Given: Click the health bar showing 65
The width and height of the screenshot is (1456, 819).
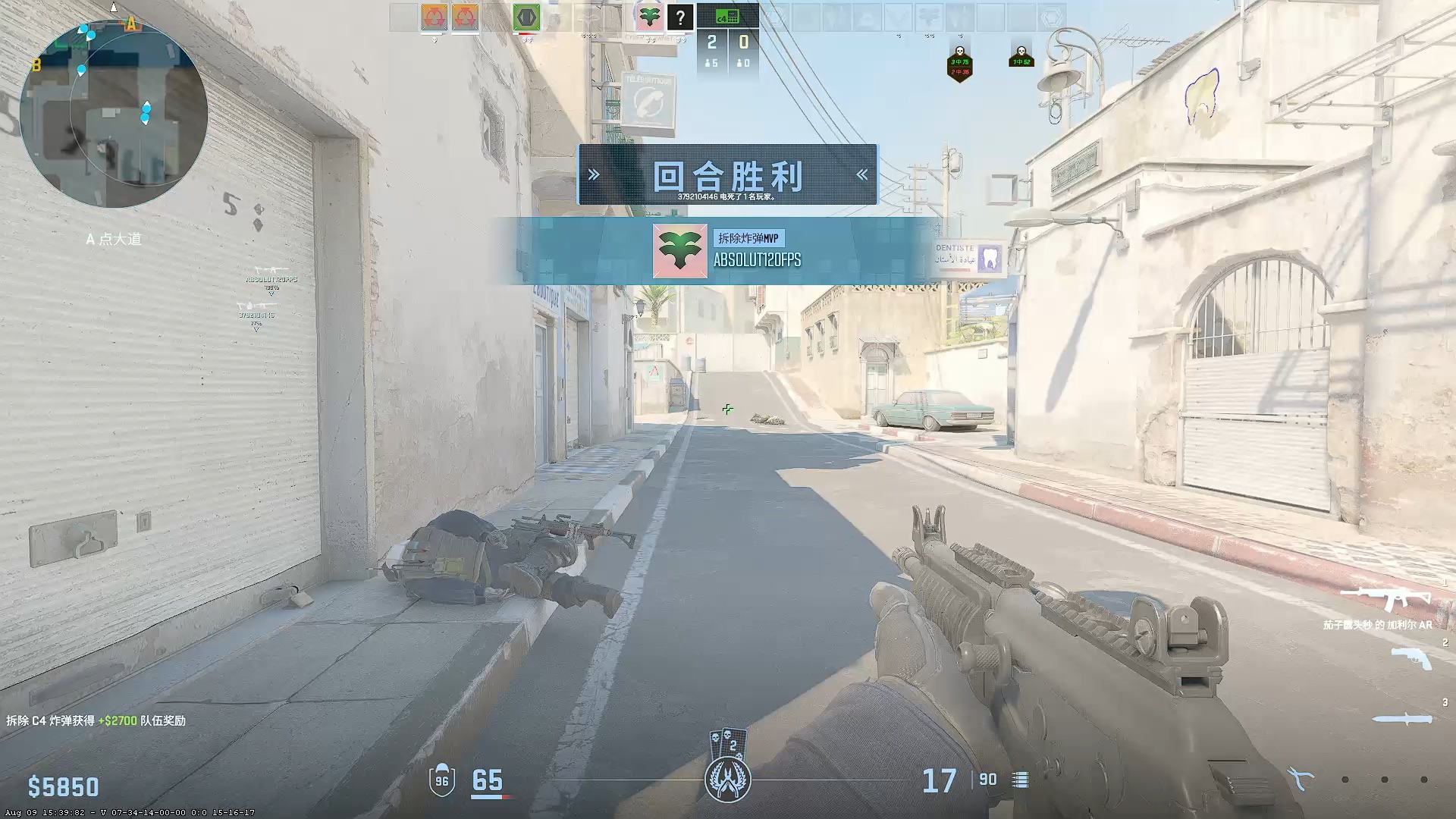Looking at the screenshot, I should (489, 778).
